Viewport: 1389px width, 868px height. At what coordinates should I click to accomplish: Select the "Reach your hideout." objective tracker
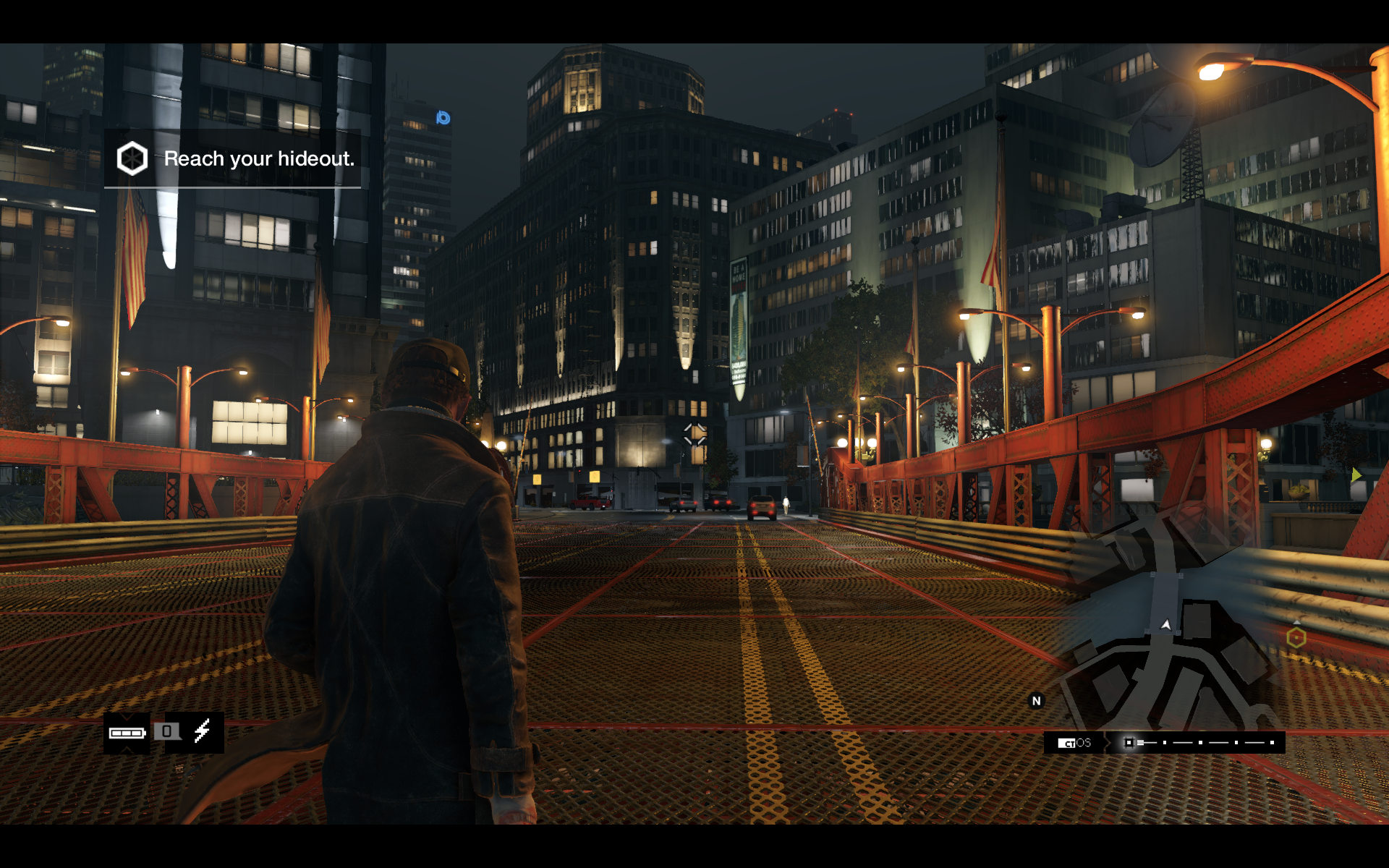[233, 158]
